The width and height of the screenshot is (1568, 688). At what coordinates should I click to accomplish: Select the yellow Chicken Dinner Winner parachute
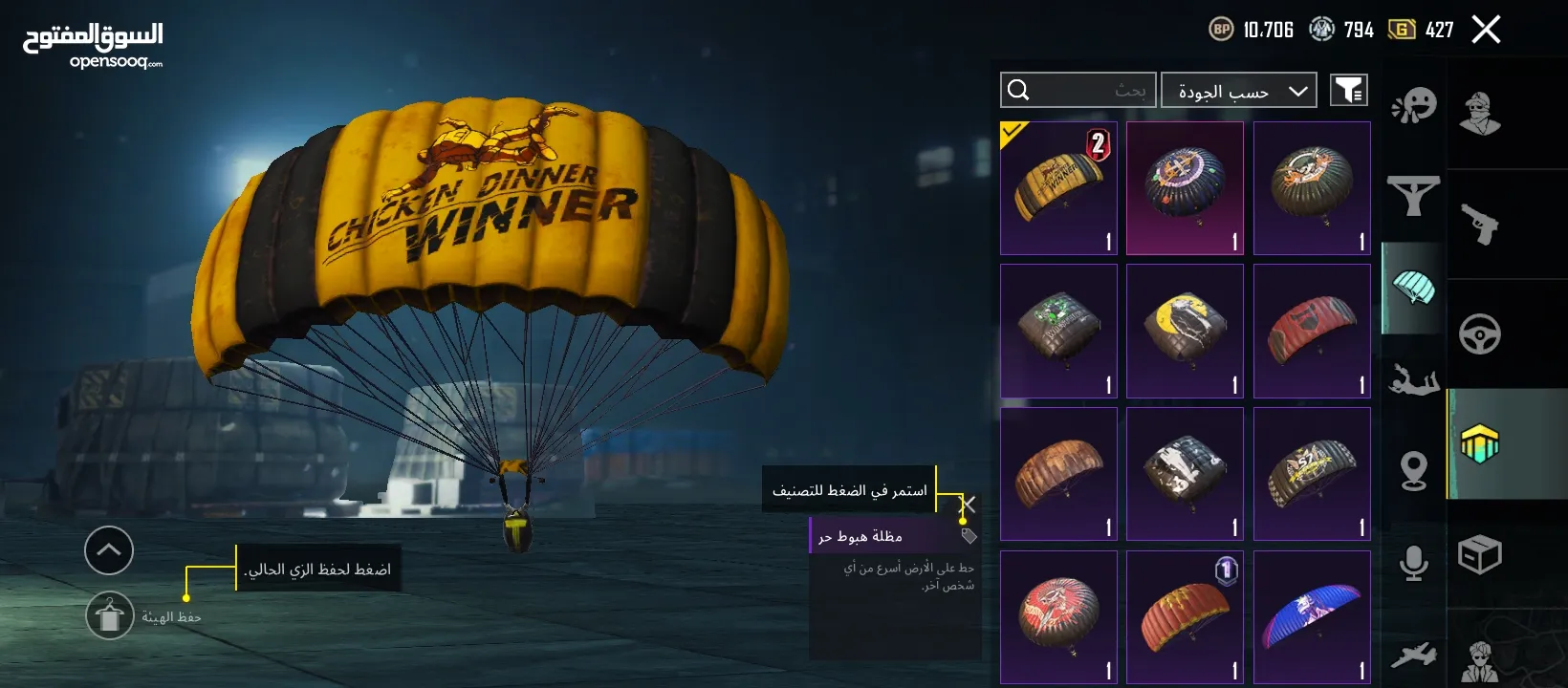1058,187
